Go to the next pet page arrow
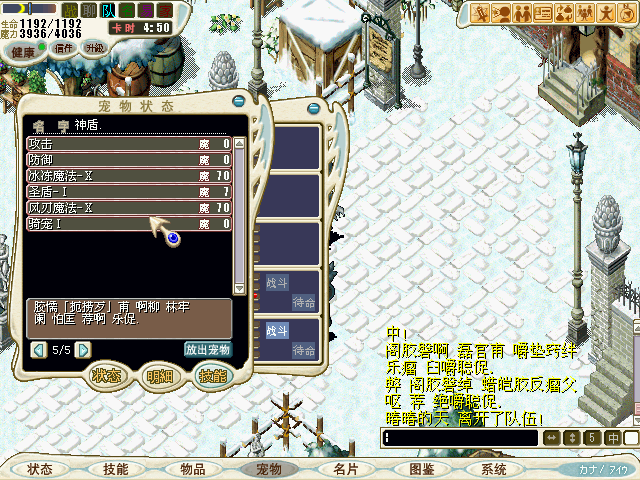 coord(84,350)
